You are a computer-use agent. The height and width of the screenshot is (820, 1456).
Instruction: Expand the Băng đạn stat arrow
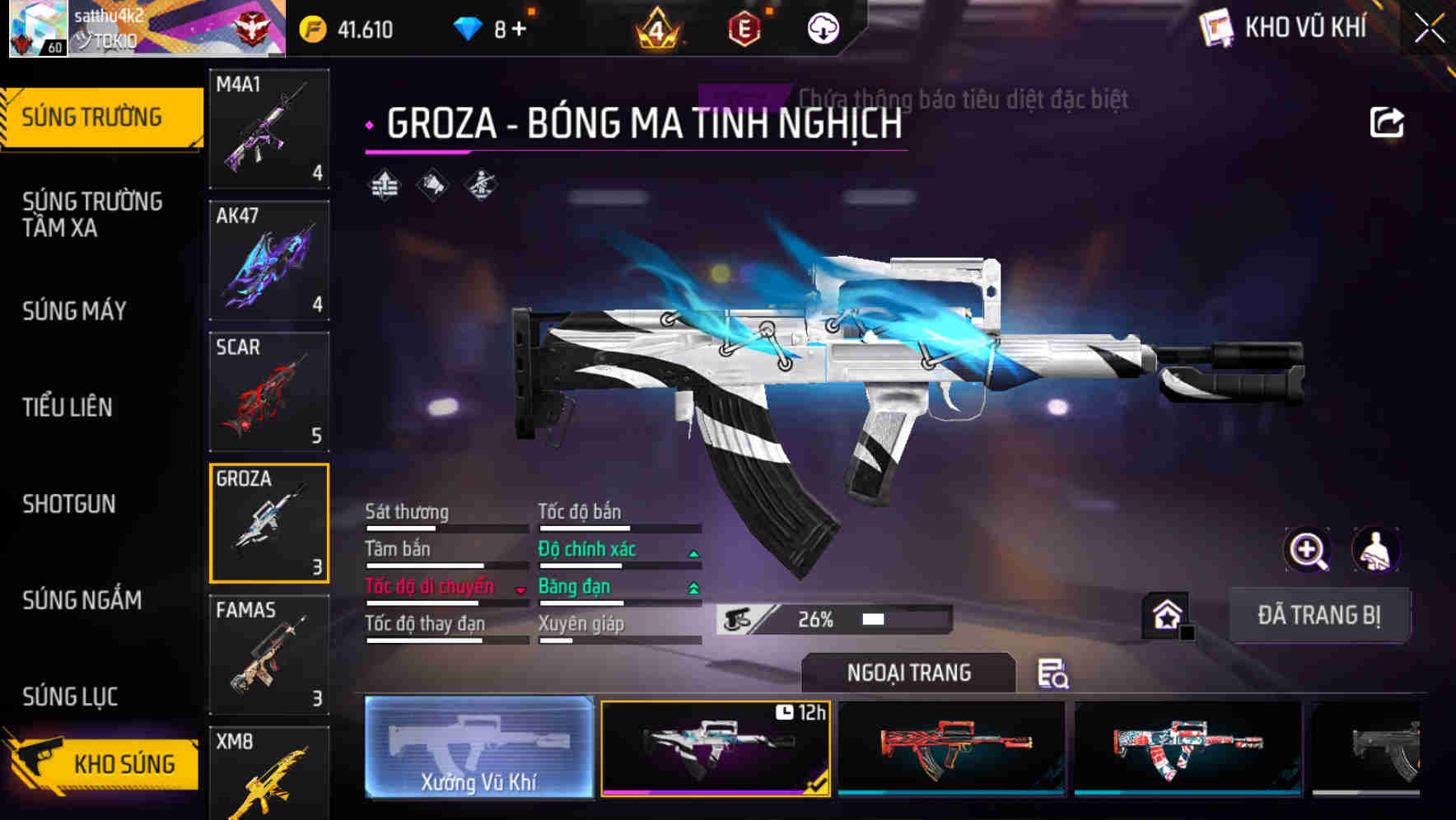693,586
